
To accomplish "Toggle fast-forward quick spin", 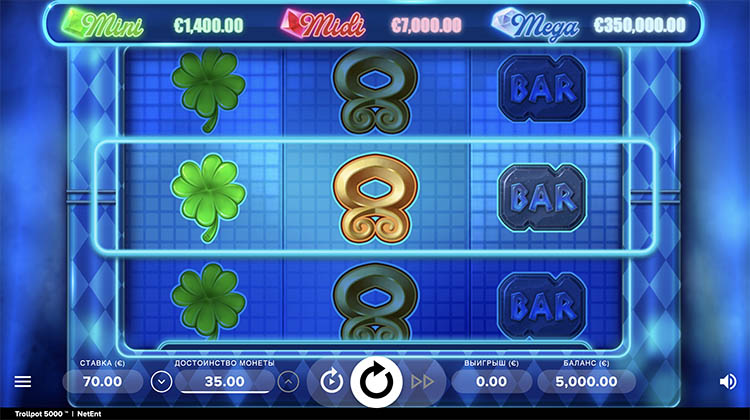I will tap(422, 381).
